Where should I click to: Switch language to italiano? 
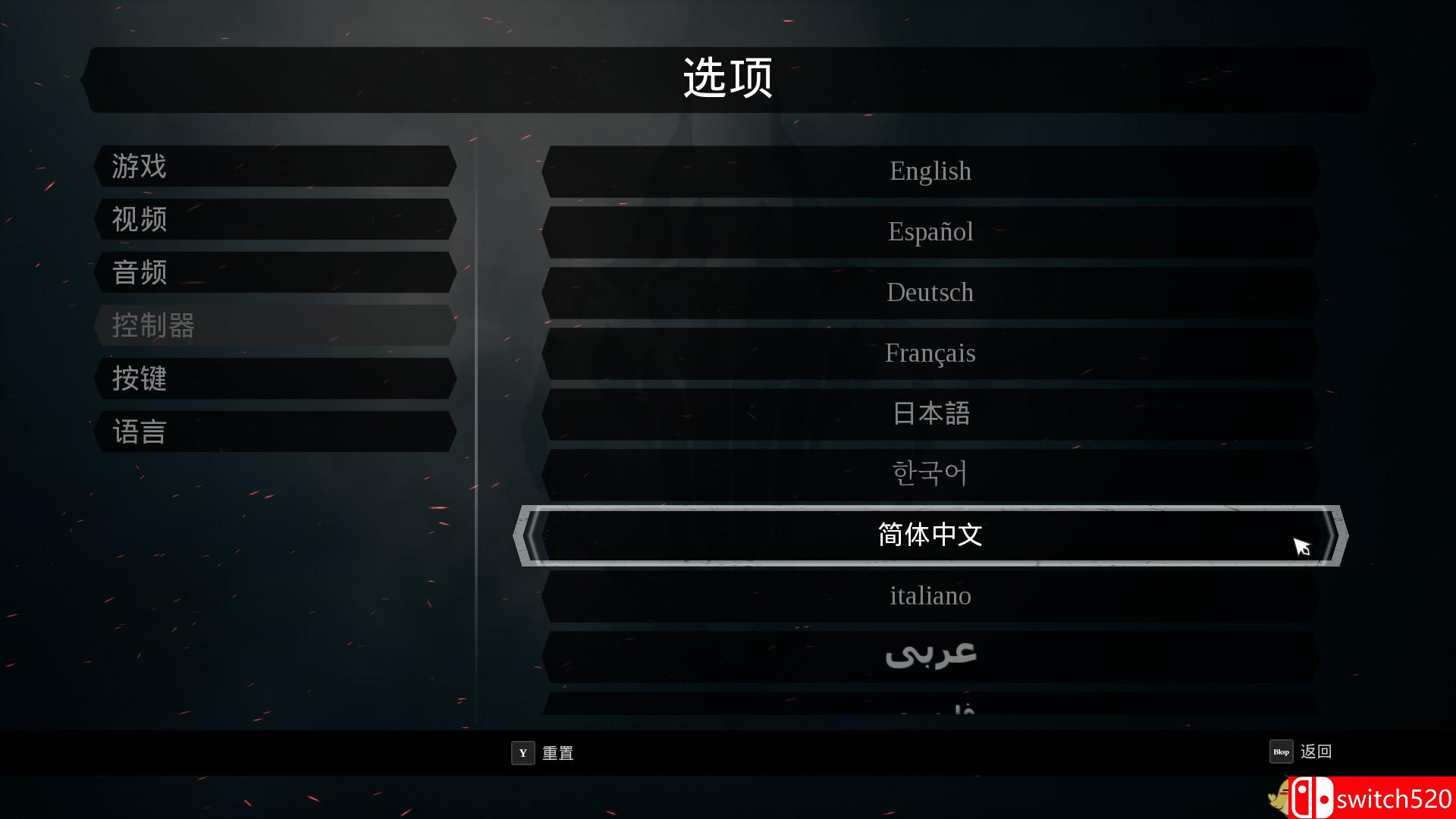(930, 596)
